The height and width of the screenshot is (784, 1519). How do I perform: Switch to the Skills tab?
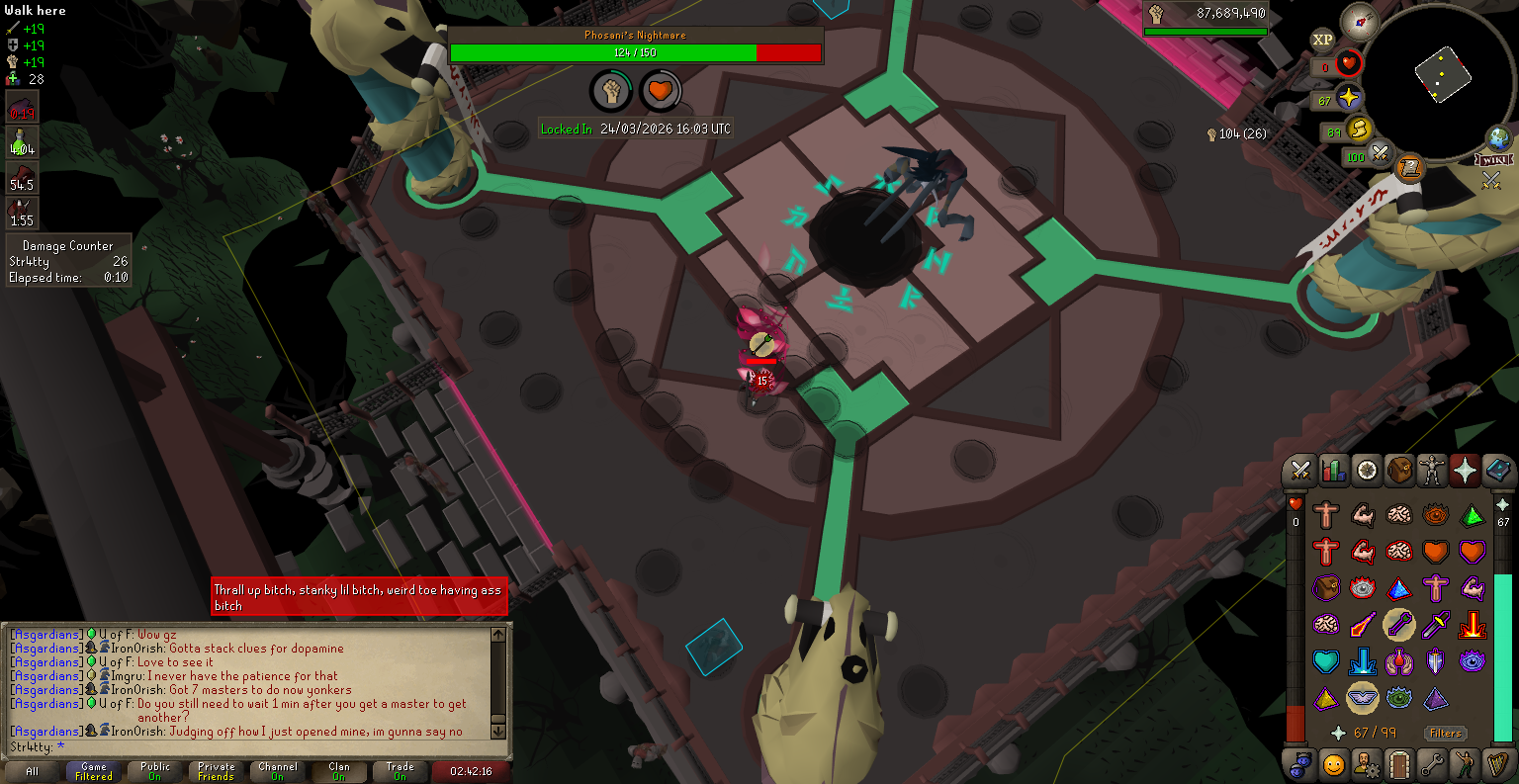tap(1333, 471)
